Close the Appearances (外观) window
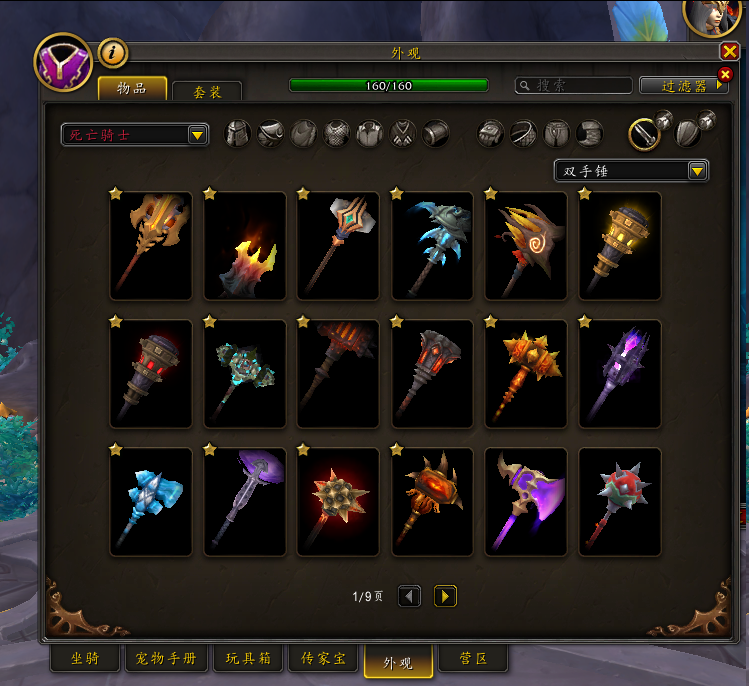The image size is (749, 686). pyautogui.click(x=728, y=52)
